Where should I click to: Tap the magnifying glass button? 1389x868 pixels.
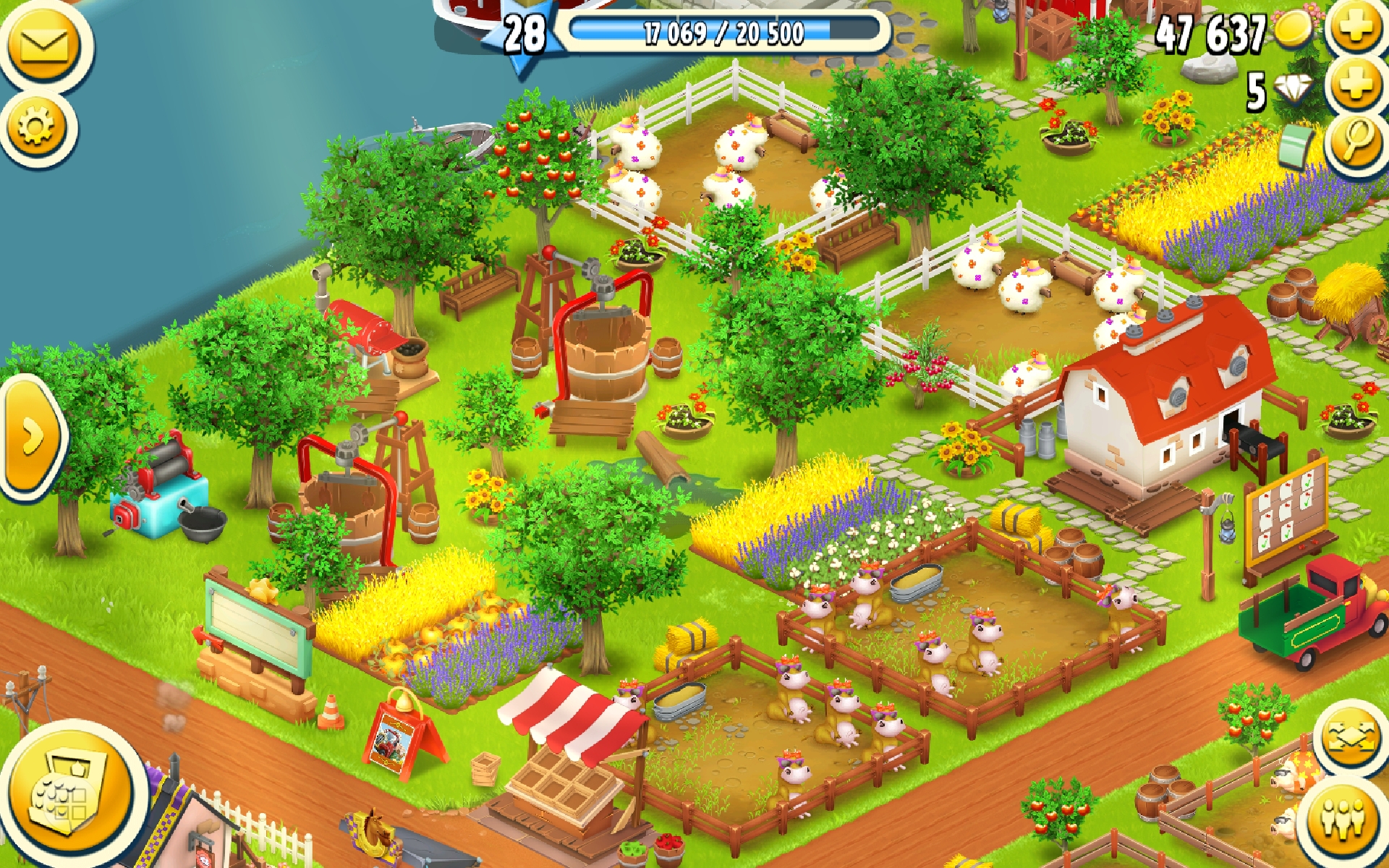point(1357,141)
